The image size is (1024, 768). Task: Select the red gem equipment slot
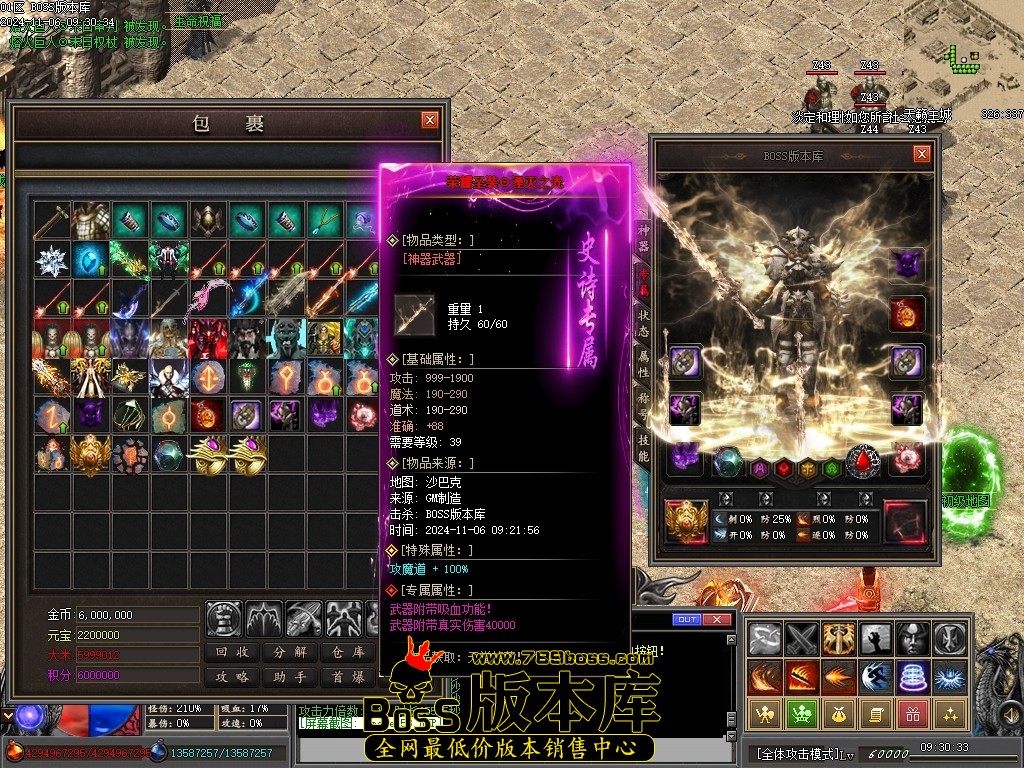coord(863,462)
